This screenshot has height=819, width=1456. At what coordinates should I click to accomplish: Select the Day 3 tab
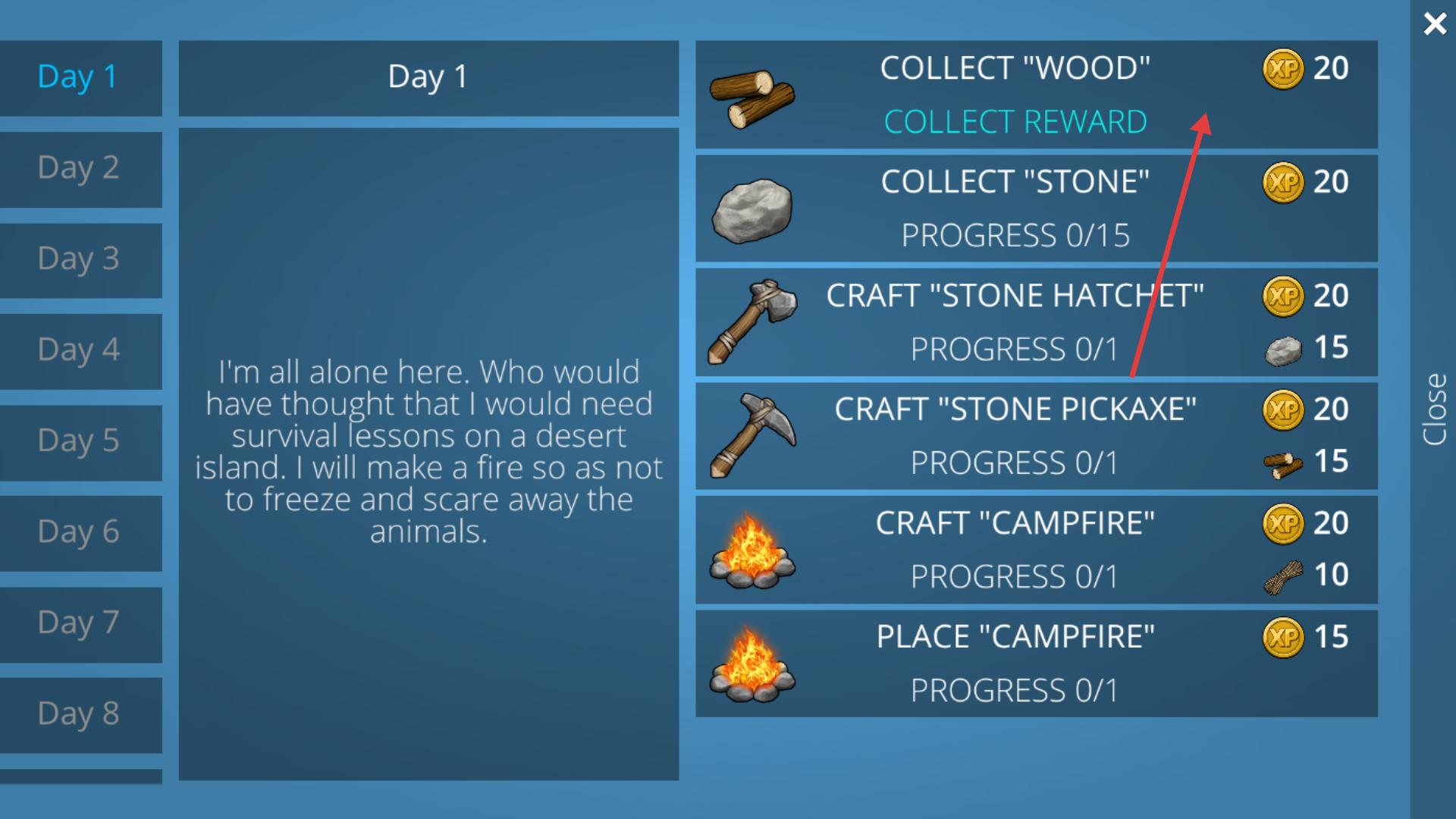point(78,259)
